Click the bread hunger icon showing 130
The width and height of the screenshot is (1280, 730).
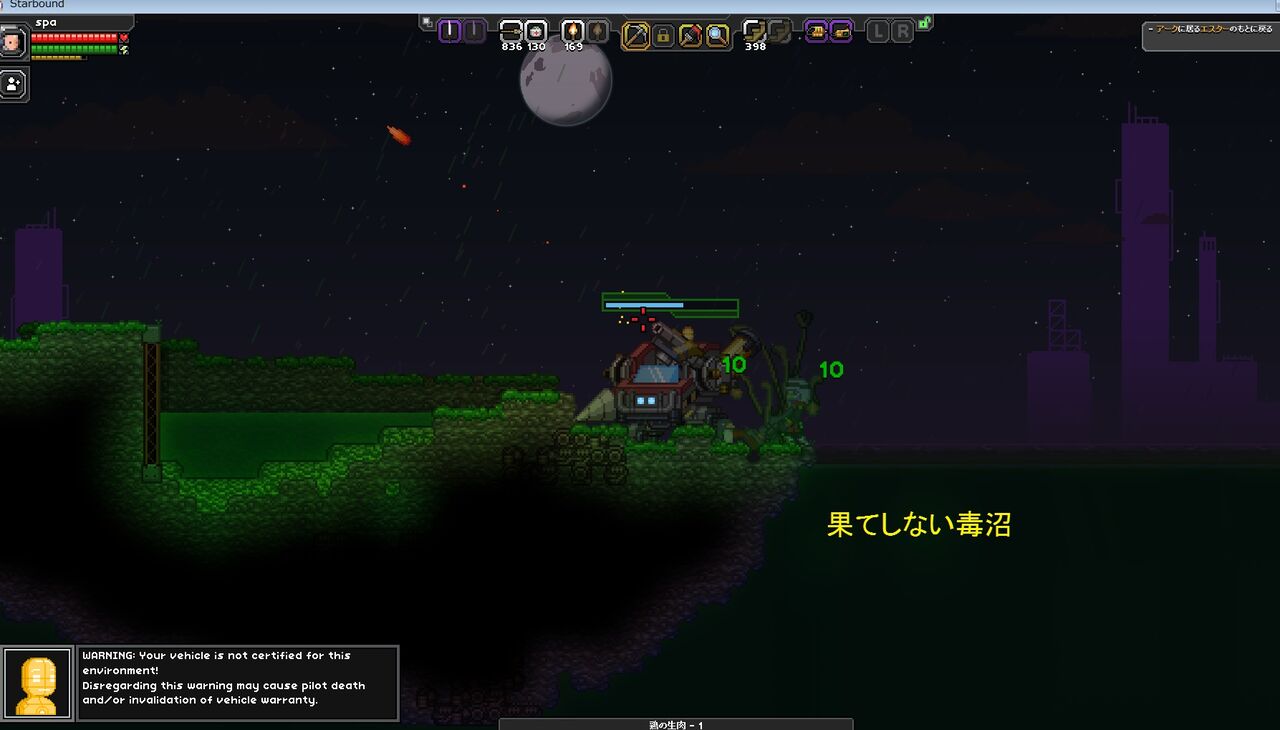click(534, 32)
